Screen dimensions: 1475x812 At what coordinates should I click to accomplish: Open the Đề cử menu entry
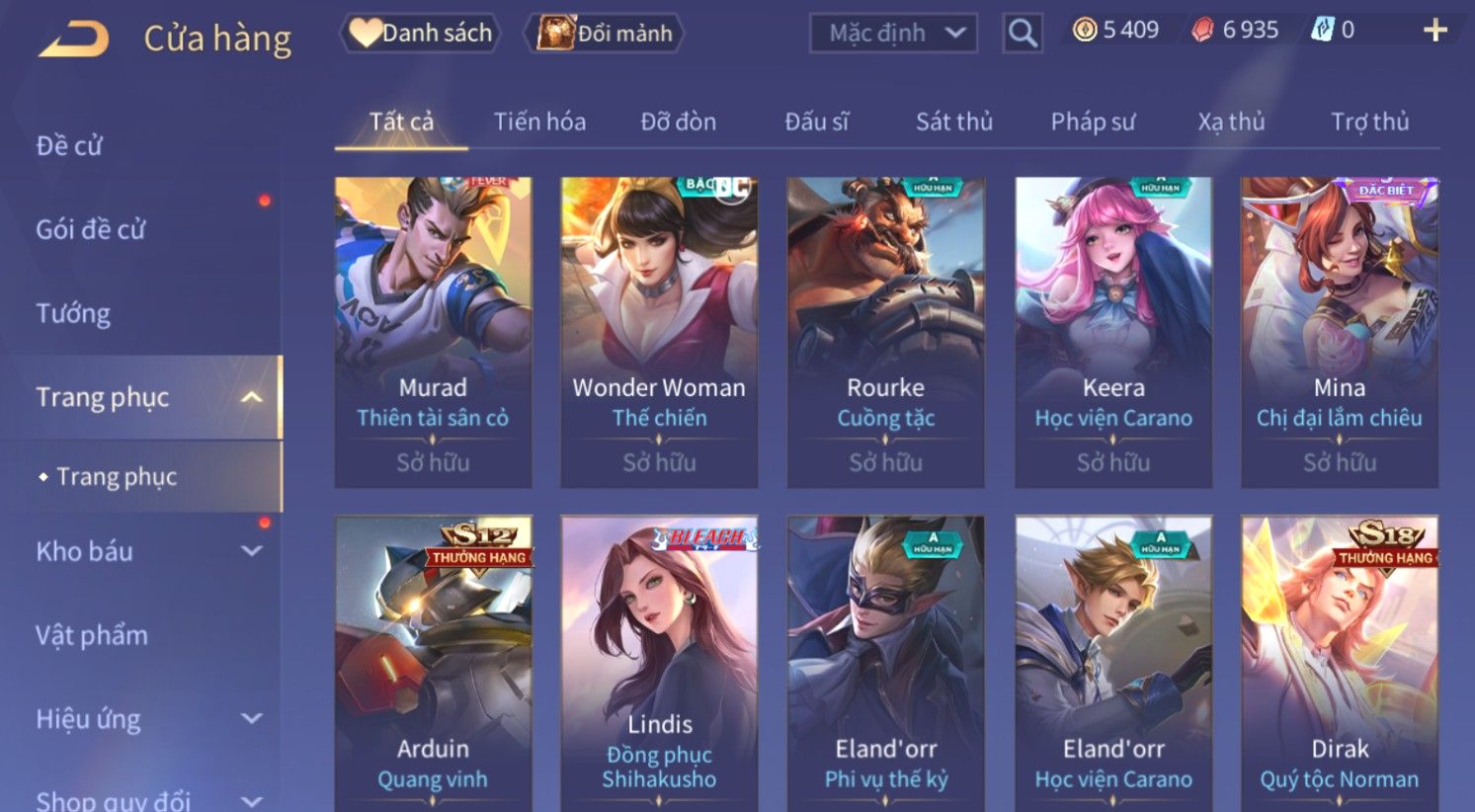click(x=69, y=145)
